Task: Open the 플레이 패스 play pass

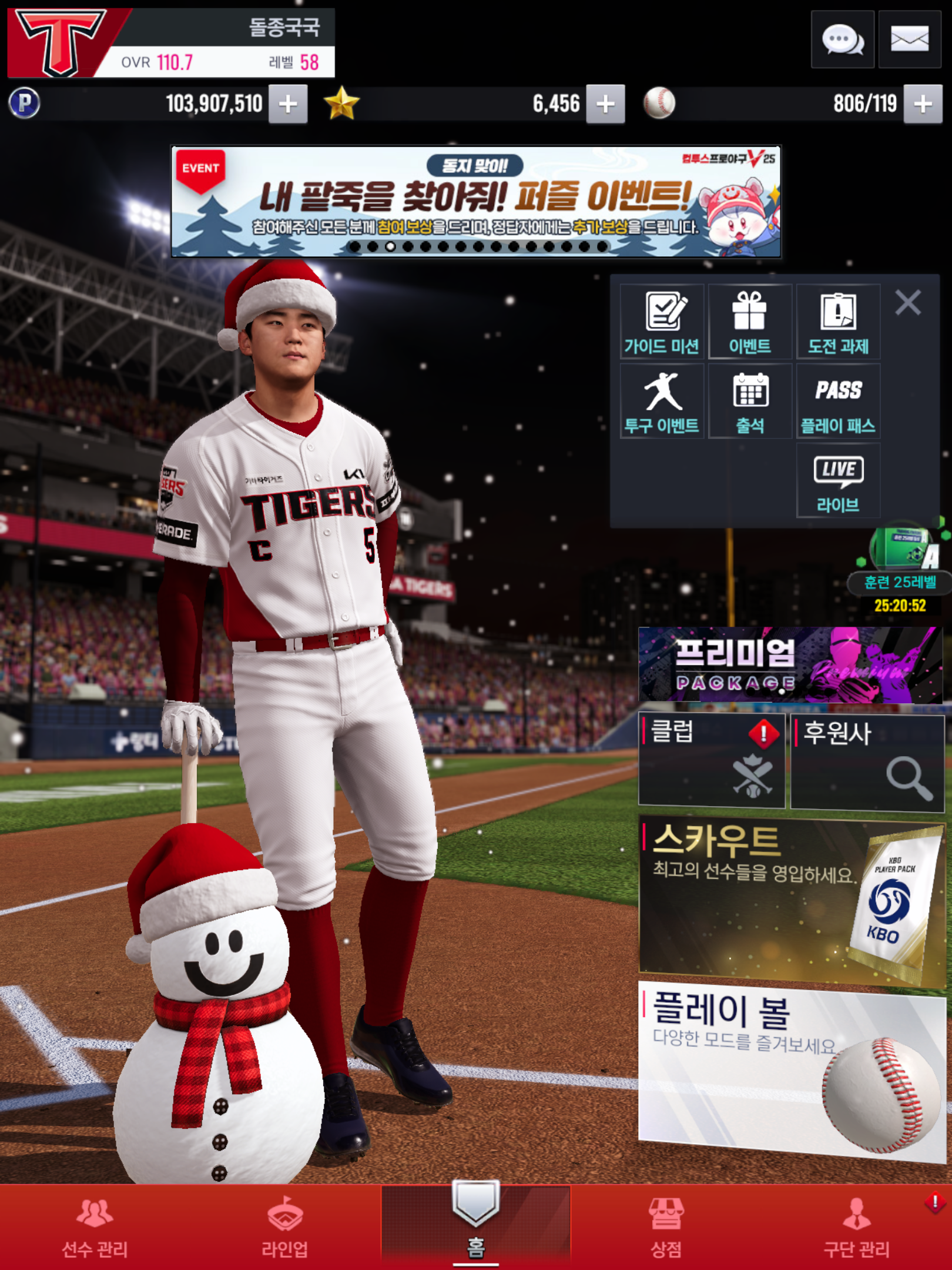Action: click(x=838, y=402)
